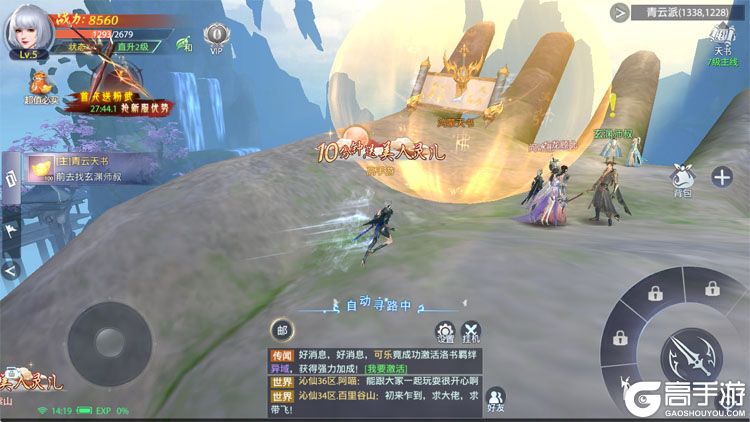
Task: Open the VIP medal icon
Action: (x=215, y=40)
